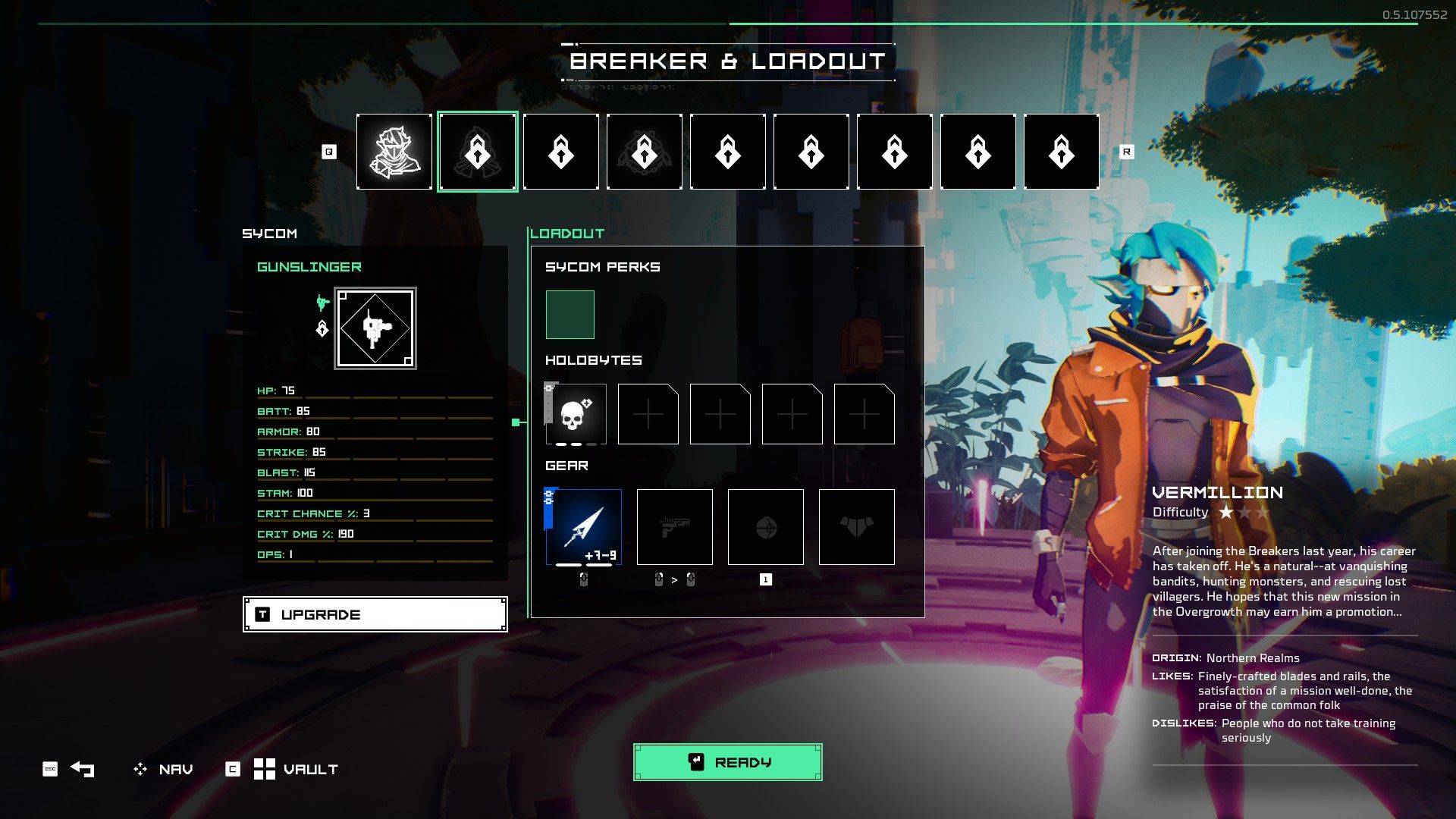Select the faded fourth breaker slot
Viewport: 1456px width, 819px height.
pyautogui.click(x=644, y=151)
